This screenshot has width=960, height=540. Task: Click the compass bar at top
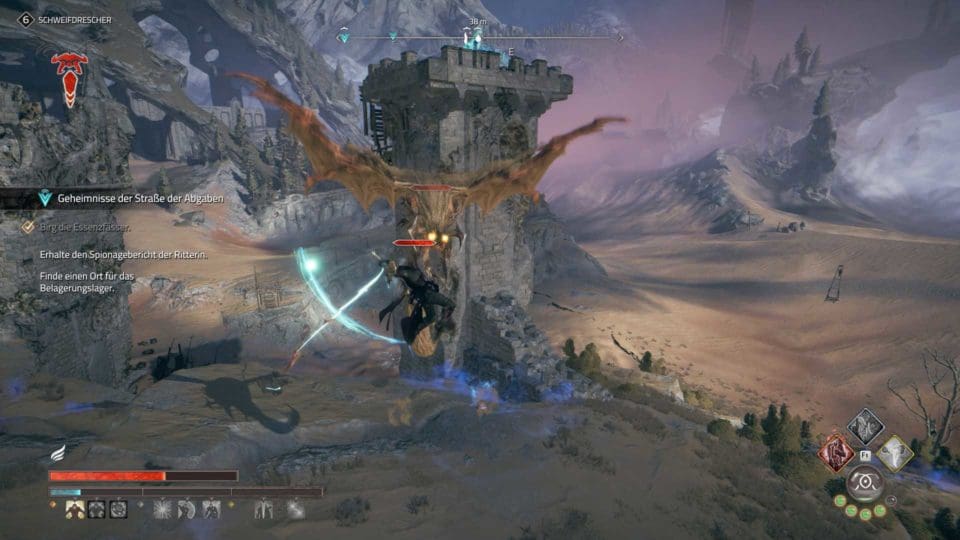pos(478,38)
